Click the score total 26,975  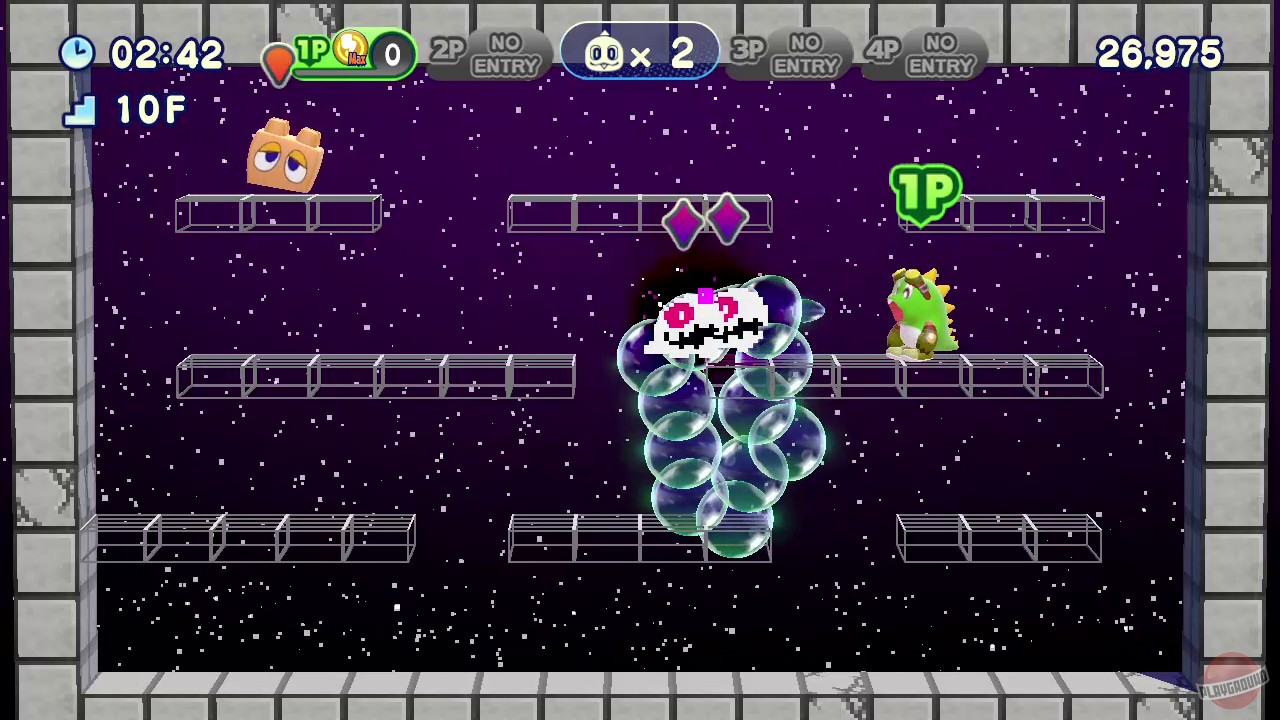[1158, 54]
